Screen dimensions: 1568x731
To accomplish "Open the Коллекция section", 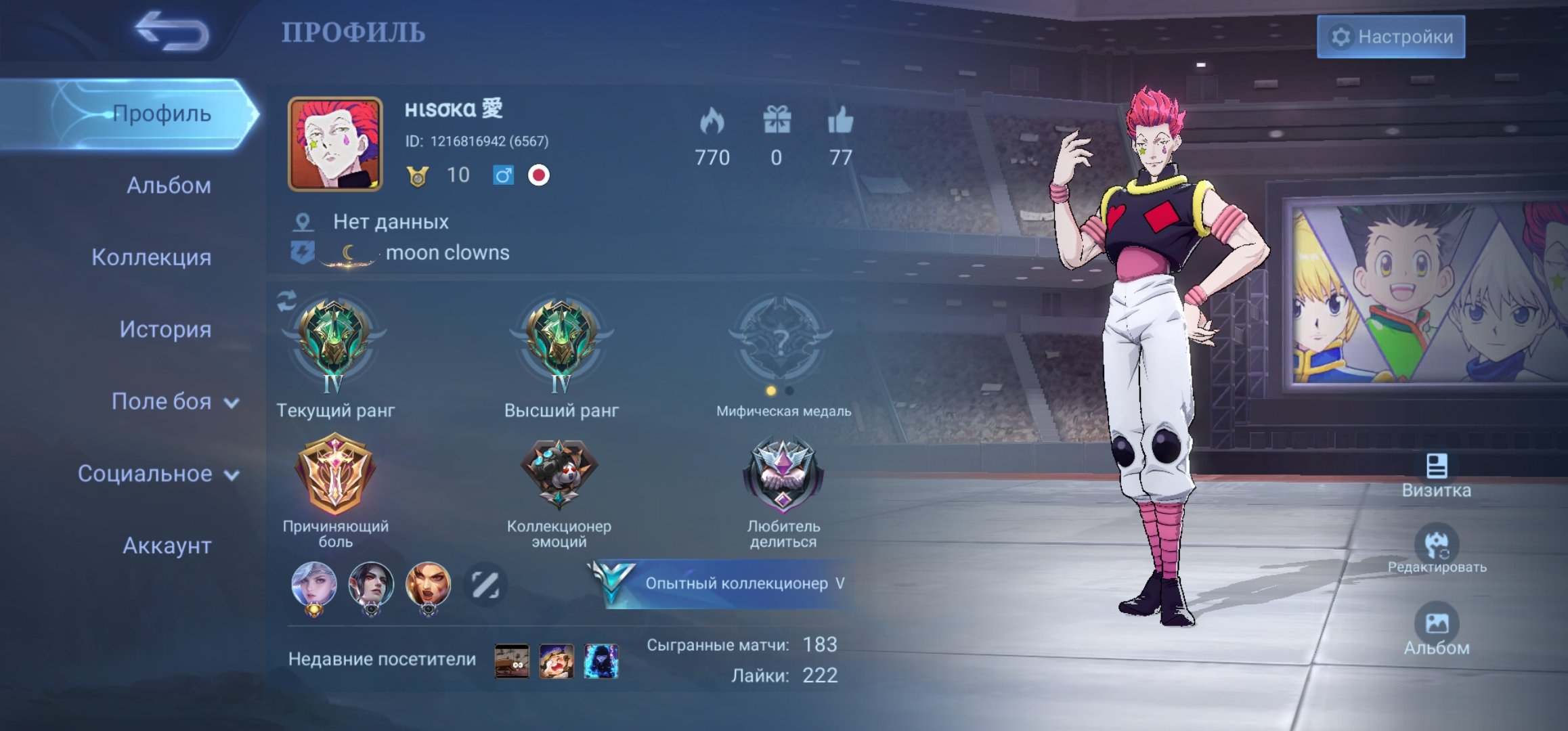I will coord(151,257).
